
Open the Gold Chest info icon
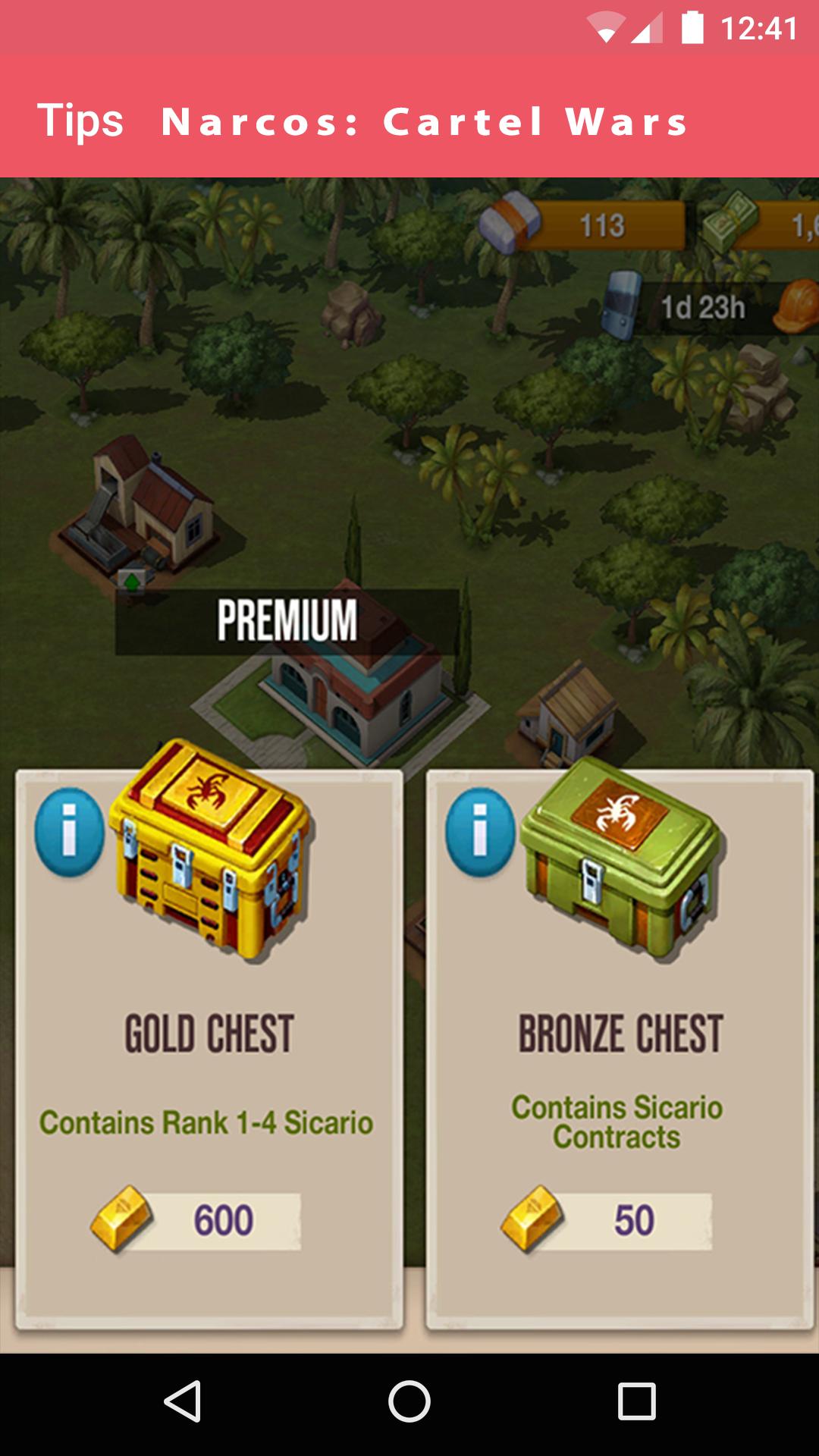pyautogui.click(x=69, y=832)
